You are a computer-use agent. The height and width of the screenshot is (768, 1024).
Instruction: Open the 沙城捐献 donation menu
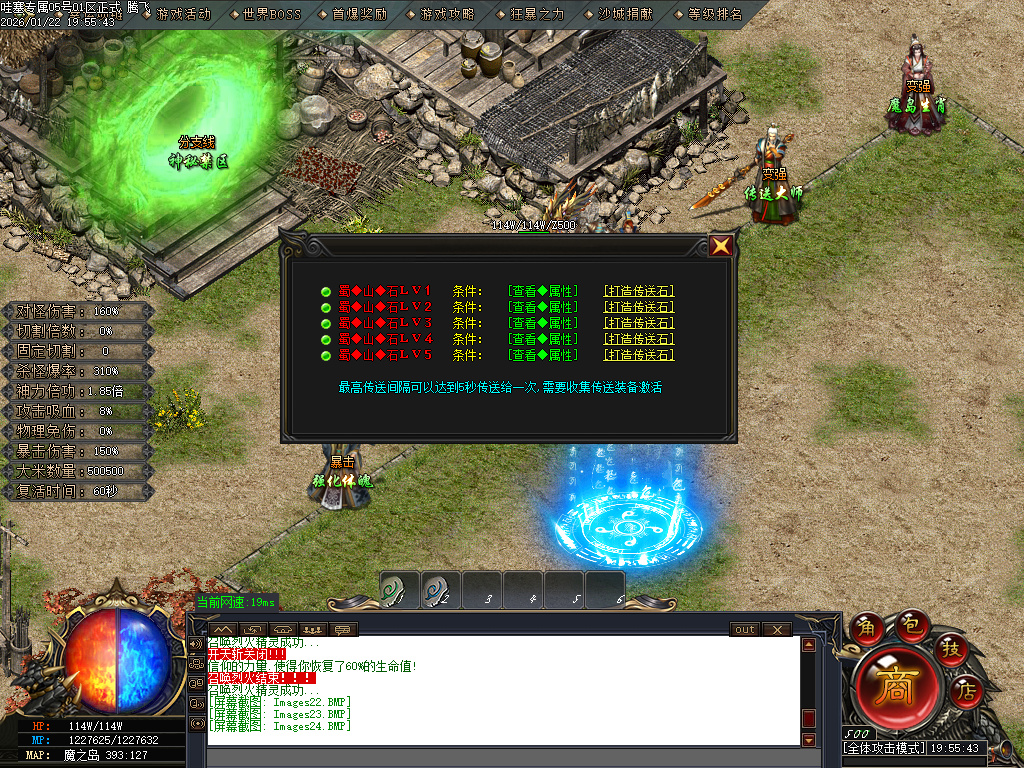pyautogui.click(x=619, y=14)
